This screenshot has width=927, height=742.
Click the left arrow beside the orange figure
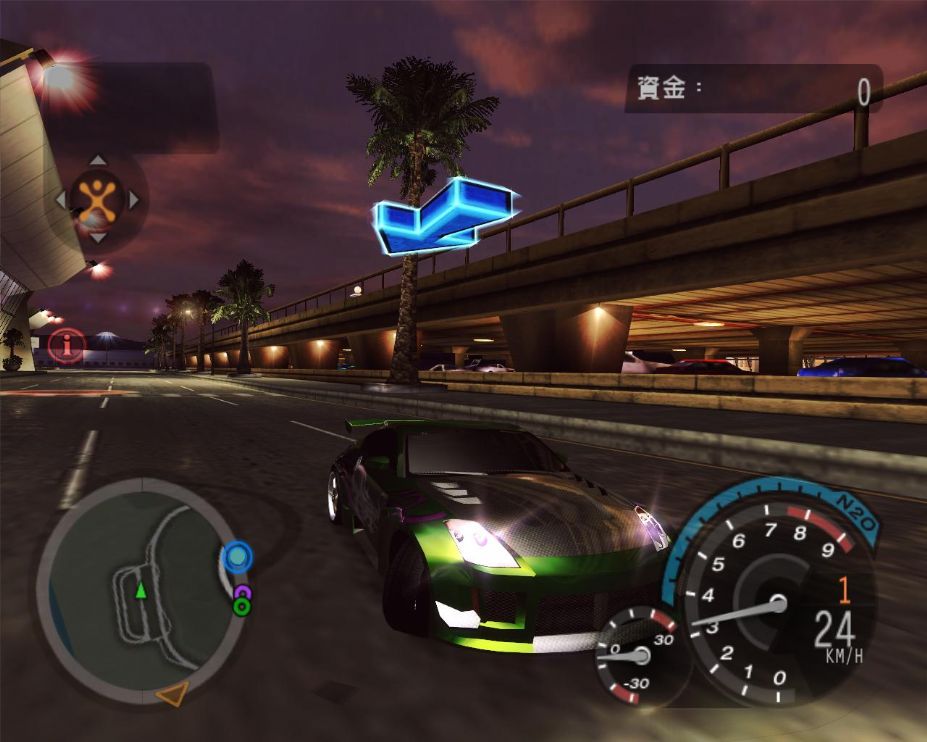[60, 199]
